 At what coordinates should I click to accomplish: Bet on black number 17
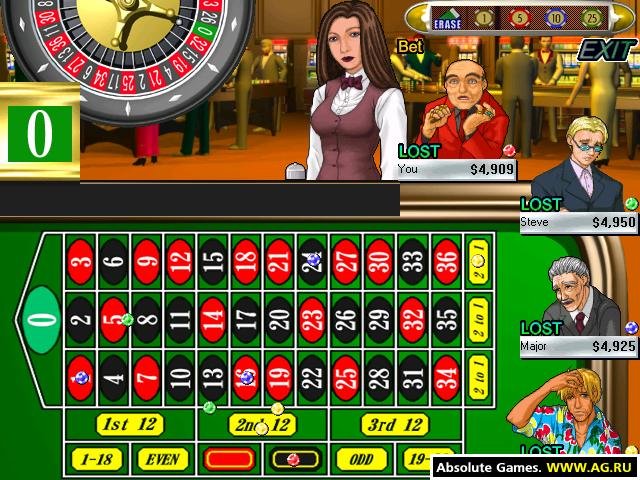(246, 319)
